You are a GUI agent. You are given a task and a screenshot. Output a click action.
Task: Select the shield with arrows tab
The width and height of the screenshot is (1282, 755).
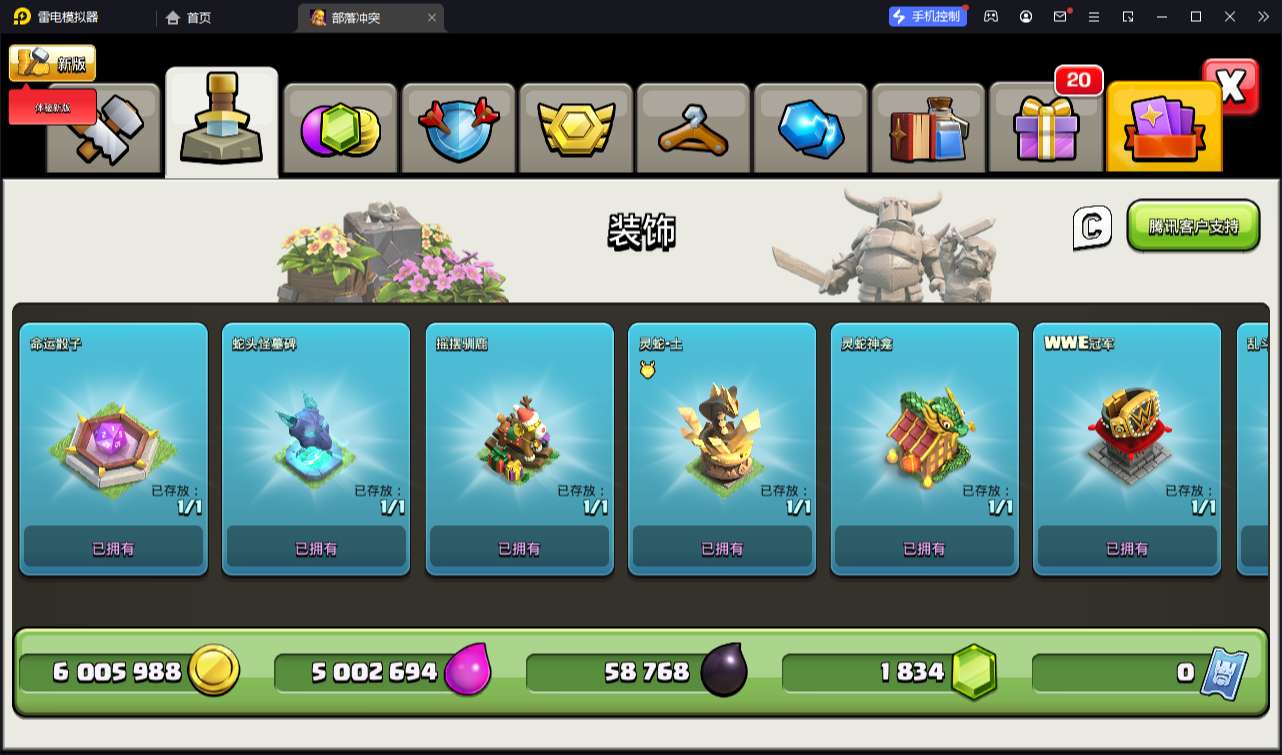(457, 130)
